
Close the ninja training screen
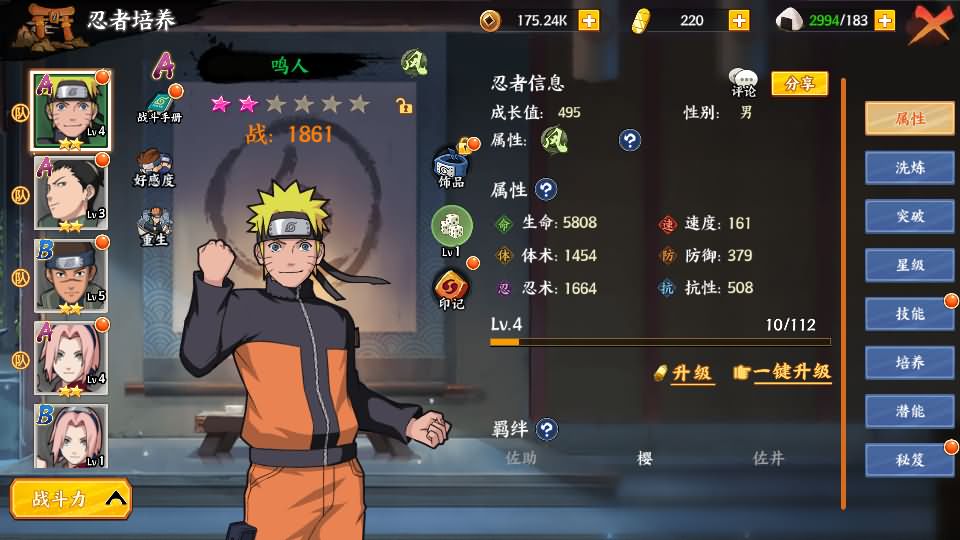[930, 22]
